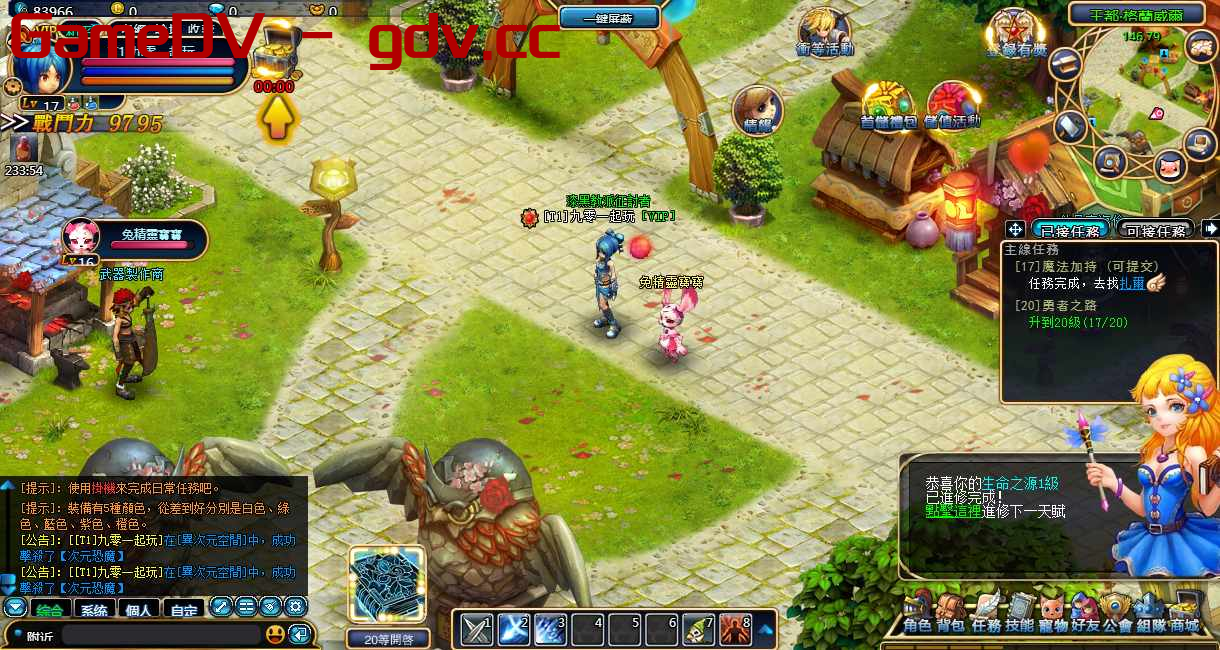Open the 首儲禮包 first-deposit gift pack

888,104
